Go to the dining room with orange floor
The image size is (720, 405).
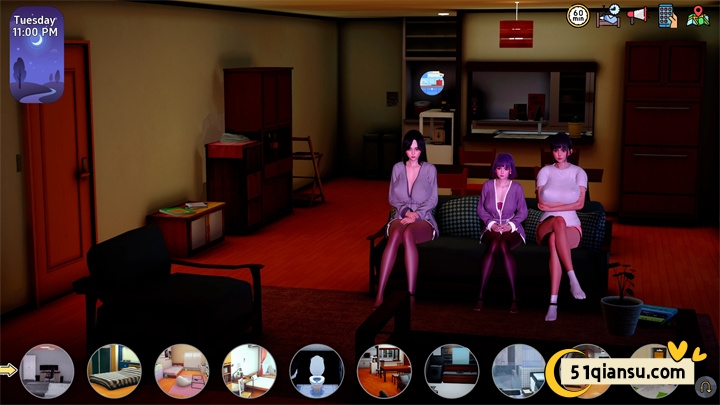pyautogui.click(x=384, y=371)
